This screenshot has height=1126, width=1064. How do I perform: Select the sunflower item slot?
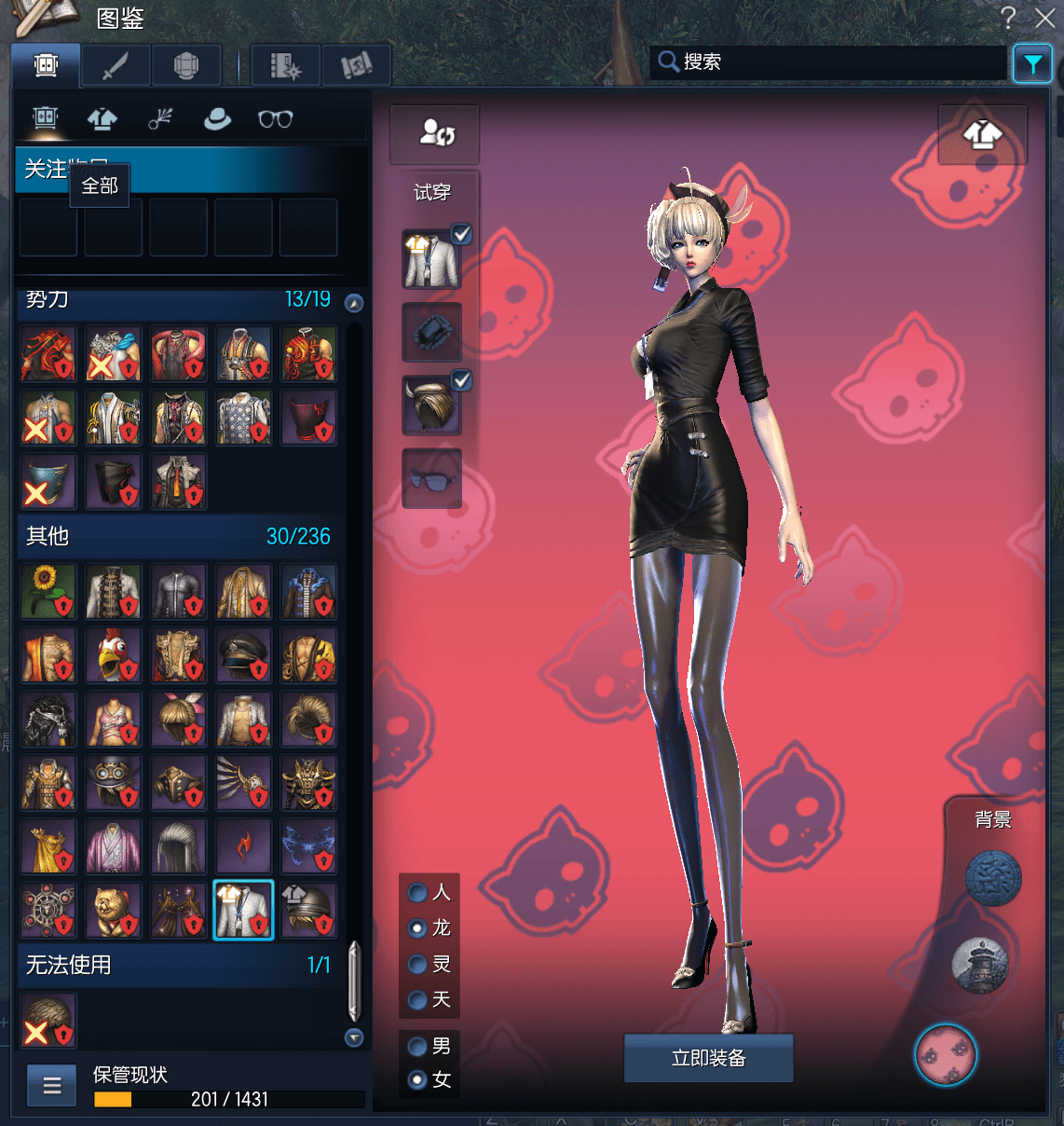point(48,592)
